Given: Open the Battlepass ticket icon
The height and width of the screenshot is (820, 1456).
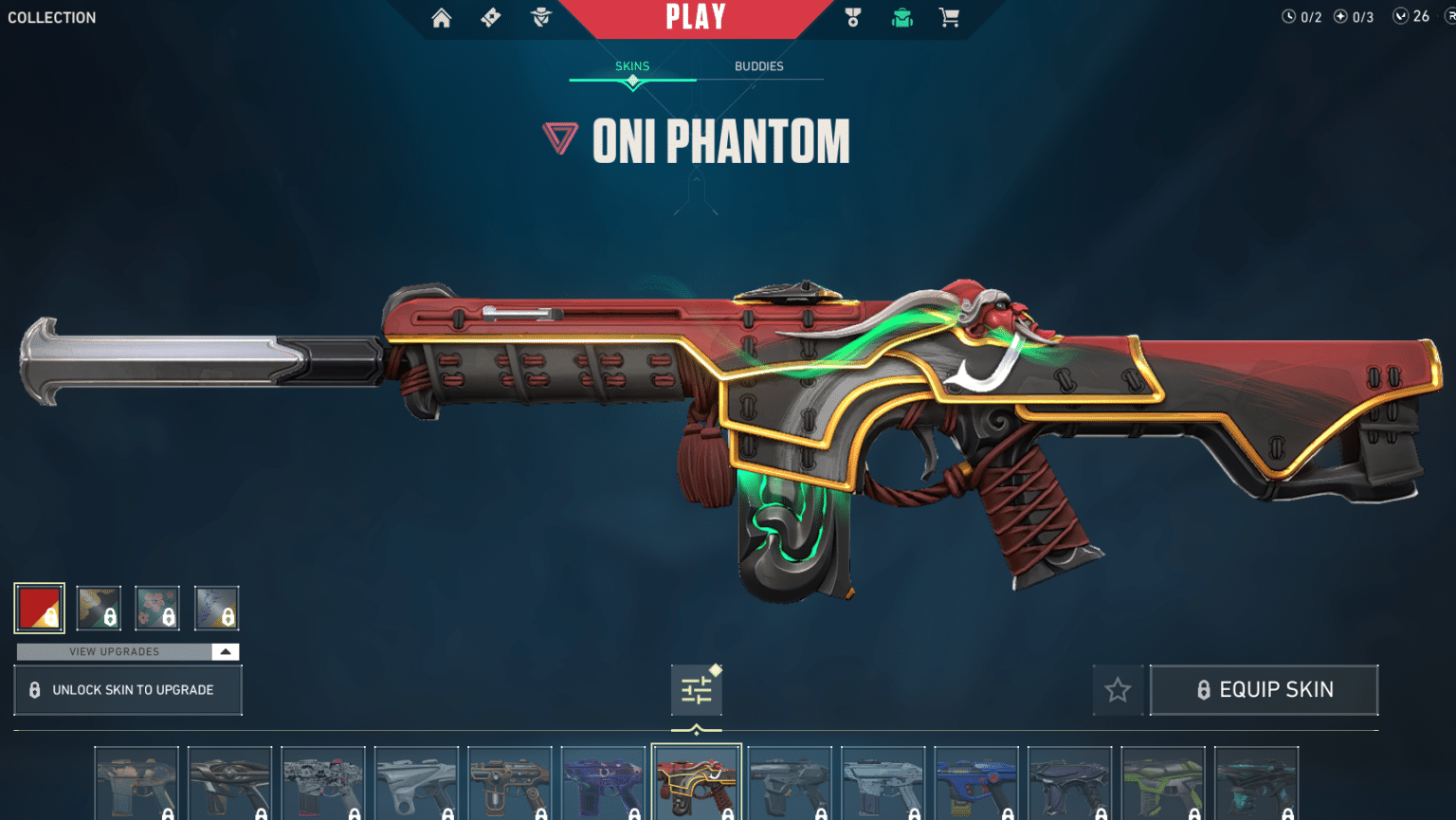Looking at the screenshot, I should click(490, 17).
